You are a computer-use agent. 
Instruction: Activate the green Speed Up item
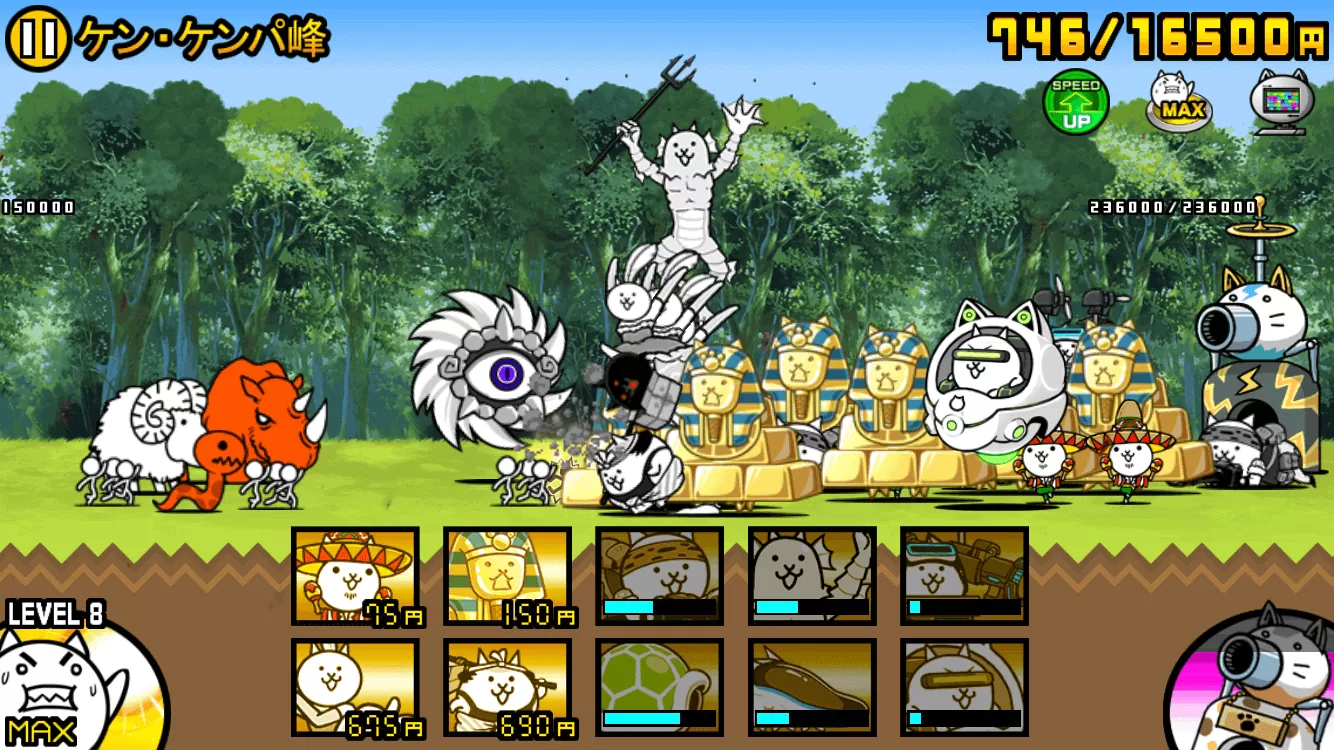tap(1076, 101)
